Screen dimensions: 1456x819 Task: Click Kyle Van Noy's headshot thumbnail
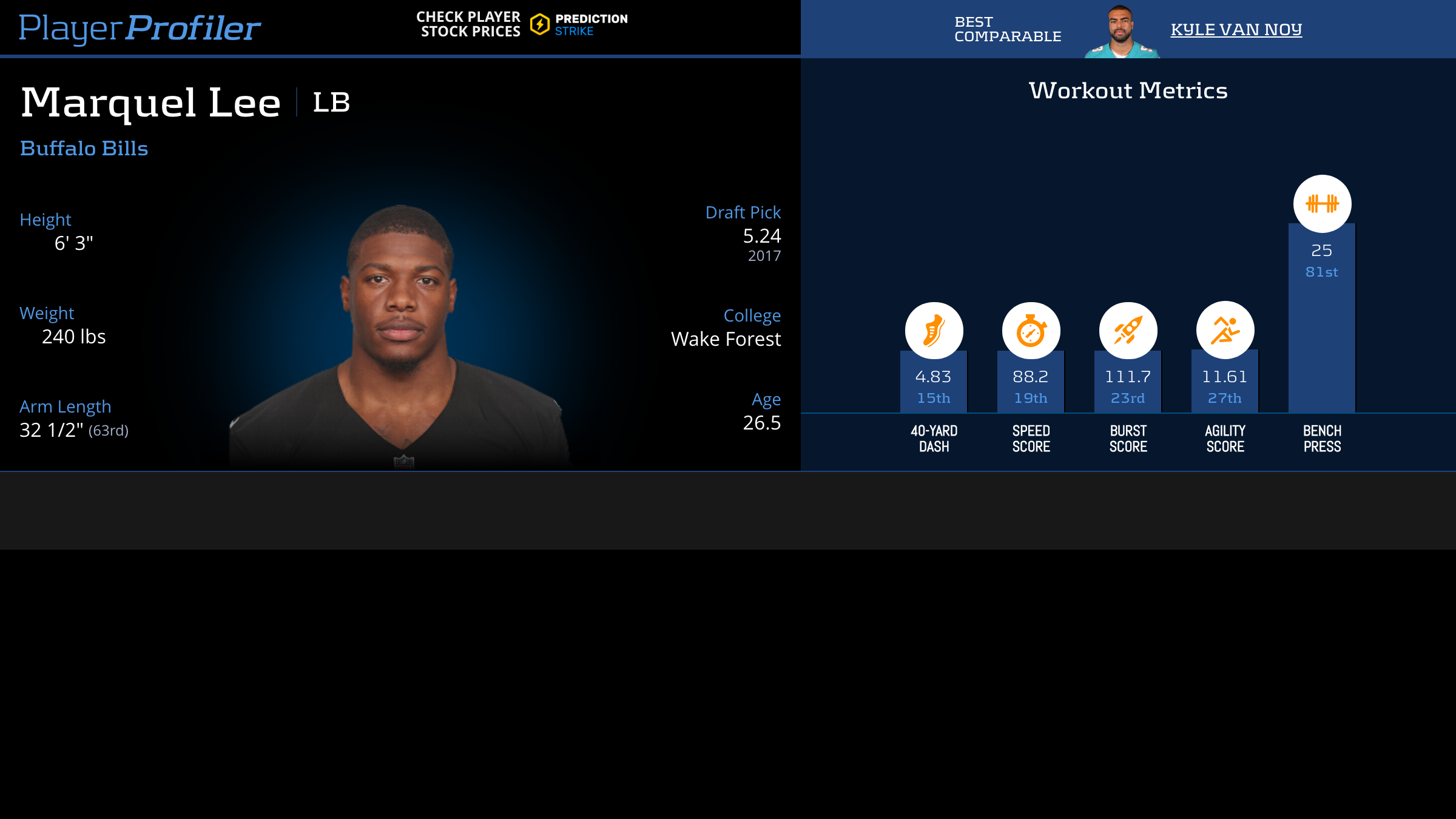(x=1121, y=32)
